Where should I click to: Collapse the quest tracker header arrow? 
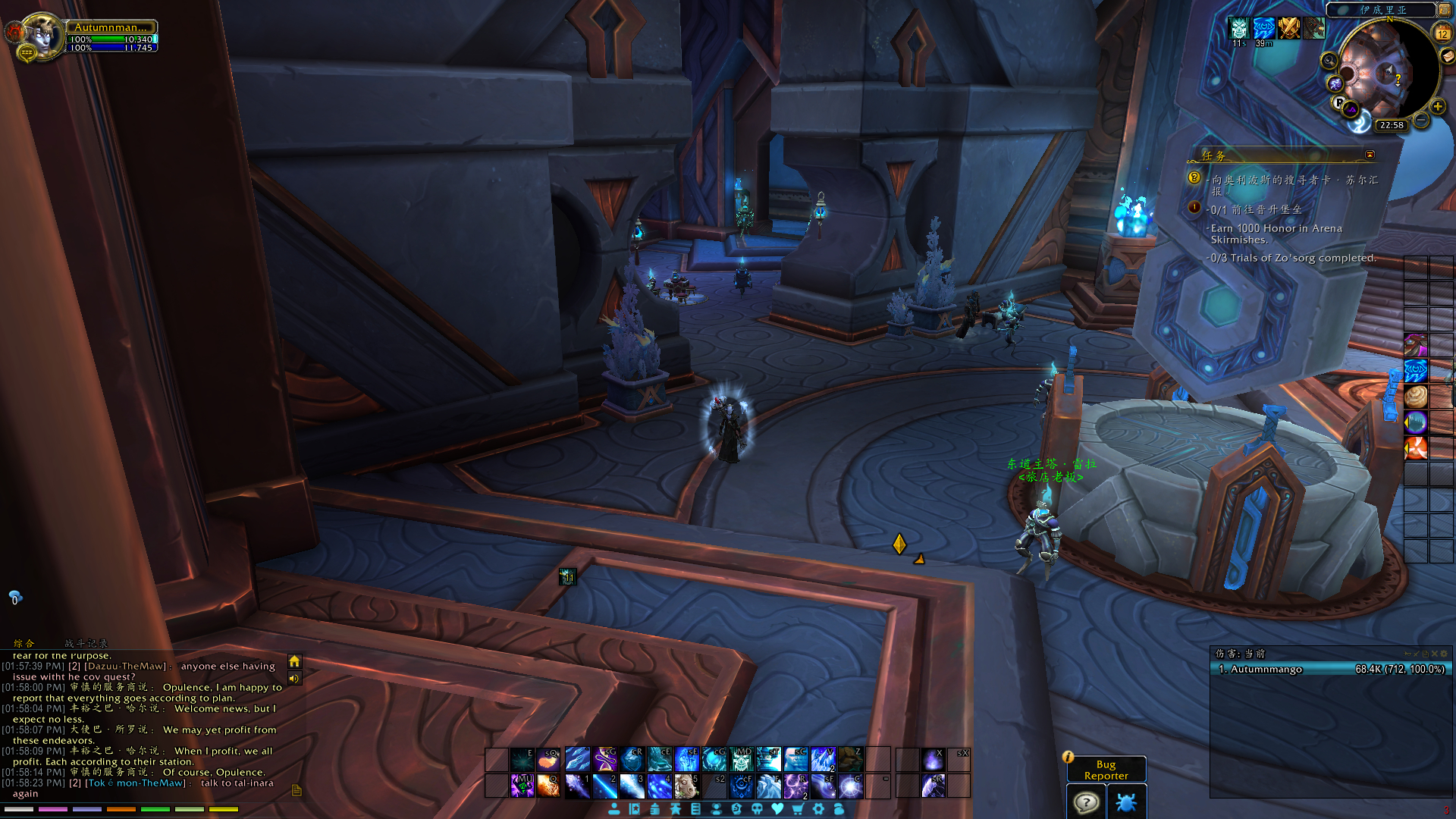click(x=1370, y=155)
